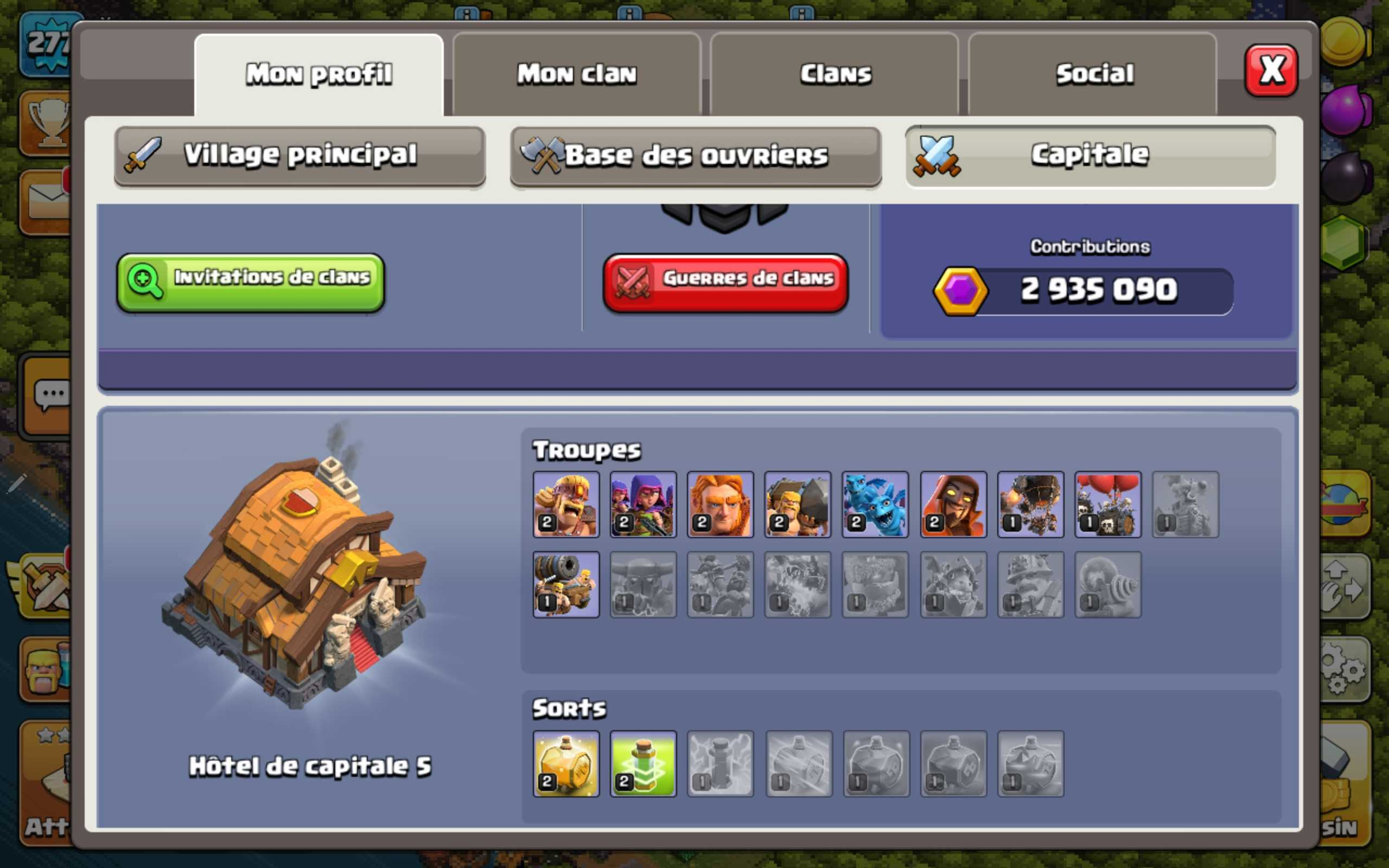Select the Jump spell icon
Image resolution: width=1389 pixels, height=868 pixels.
tap(643, 763)
